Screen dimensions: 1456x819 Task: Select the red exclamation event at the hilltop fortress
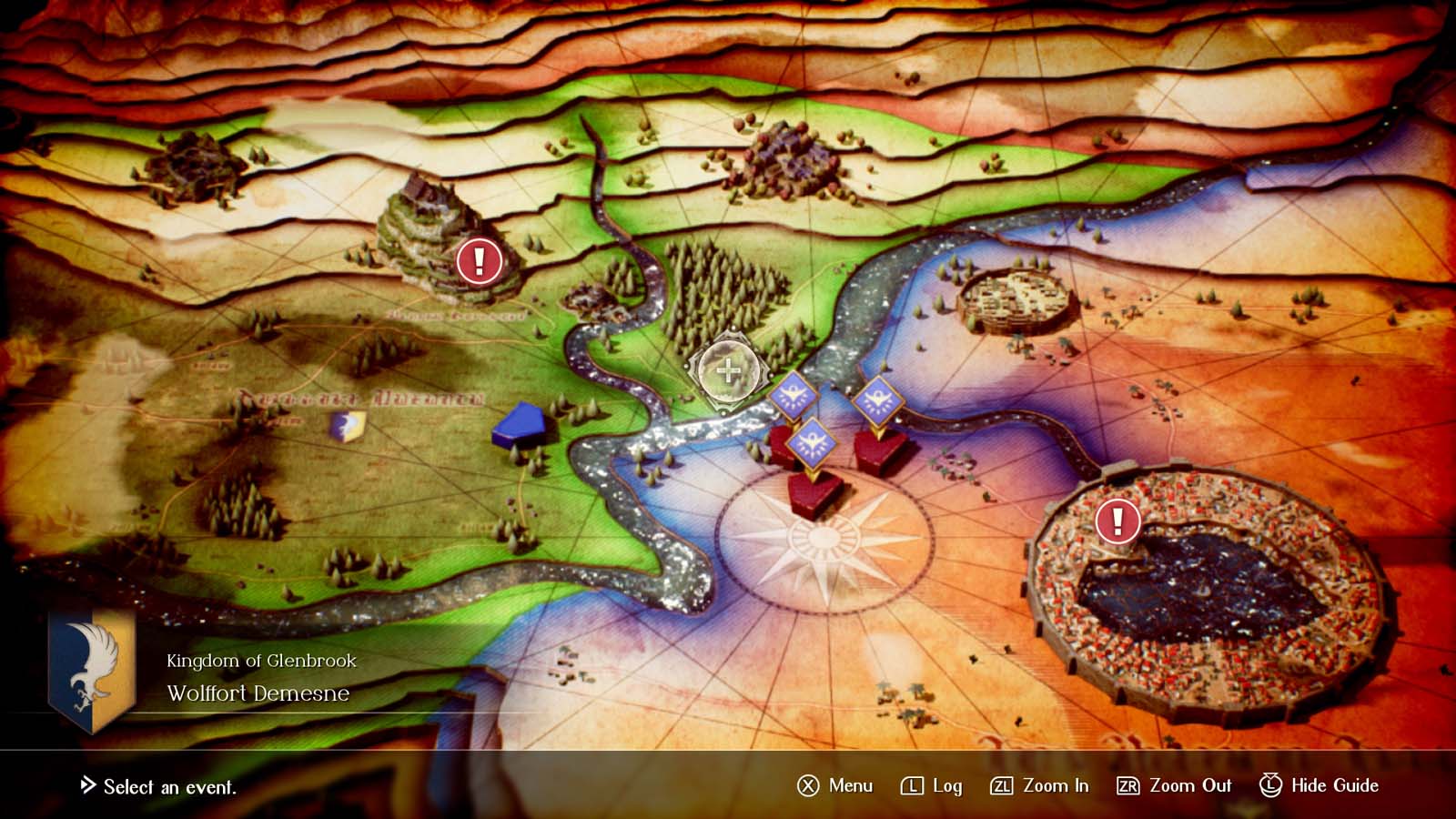[x=476, y=262]
